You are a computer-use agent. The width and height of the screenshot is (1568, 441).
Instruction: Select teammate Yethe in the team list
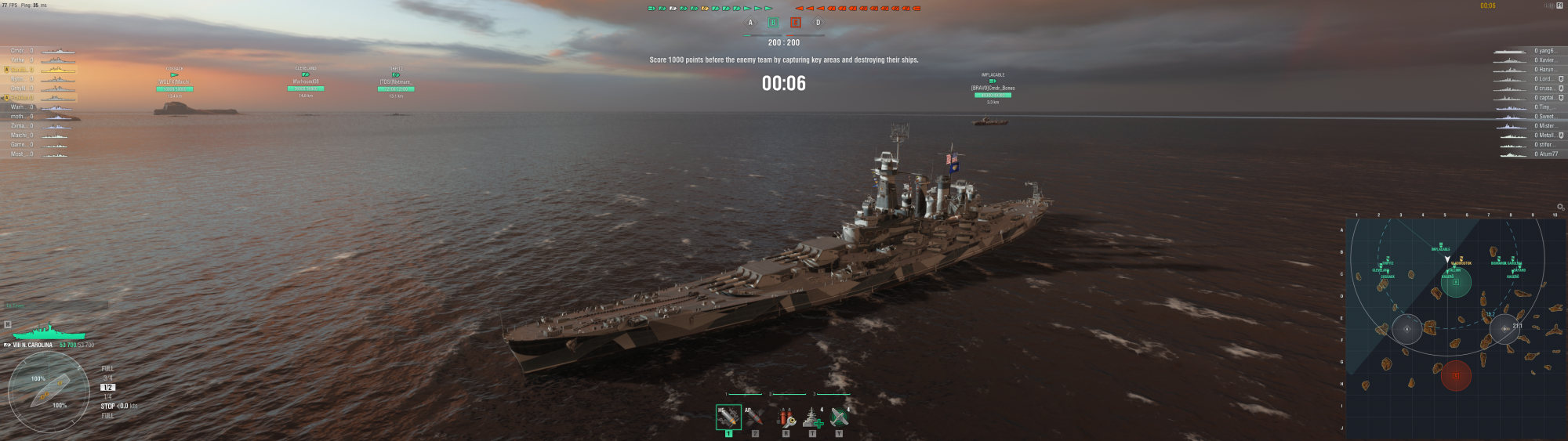click(x=19, y=60)
